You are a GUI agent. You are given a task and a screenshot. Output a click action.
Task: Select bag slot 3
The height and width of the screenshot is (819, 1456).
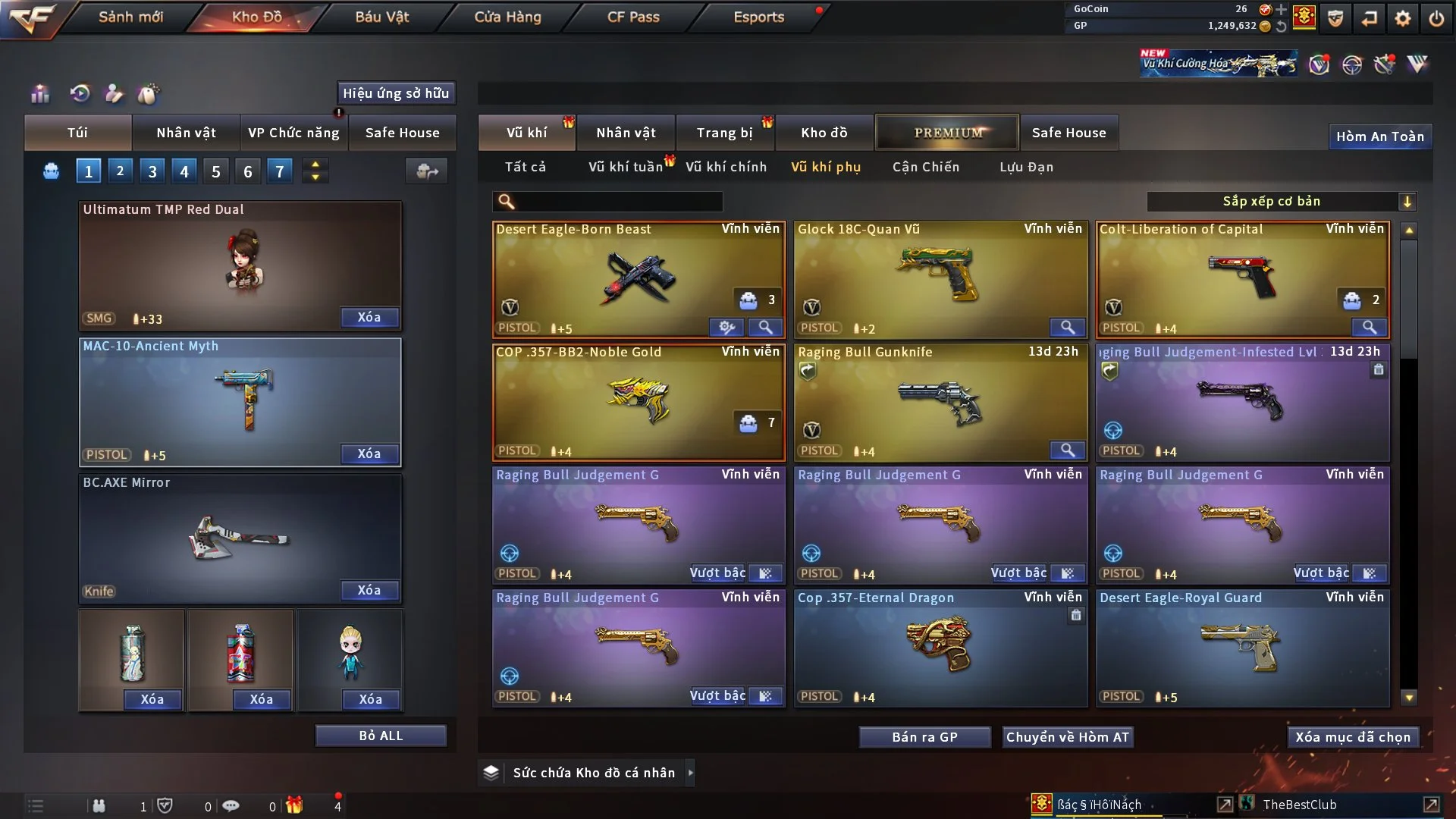pos(152,171)
